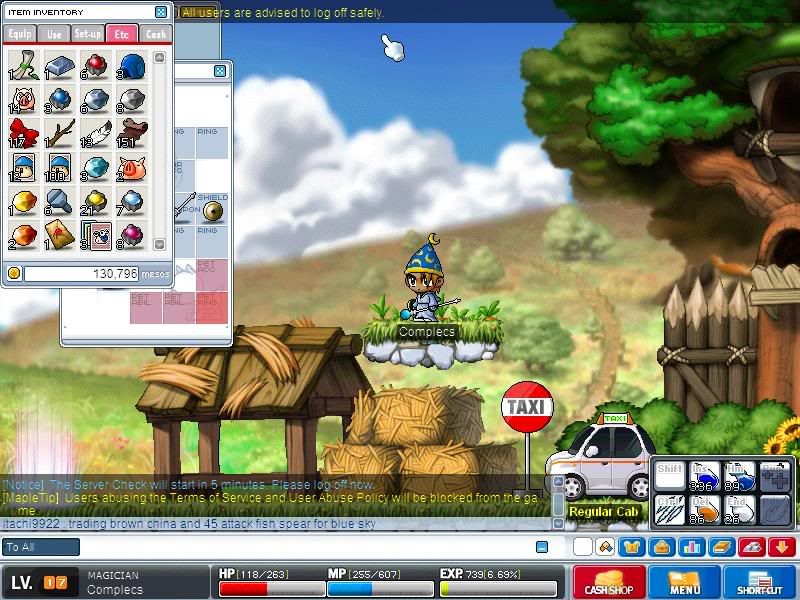Click the sealed letter envelope item
The image size is (800, 600).
click(59, 236)
